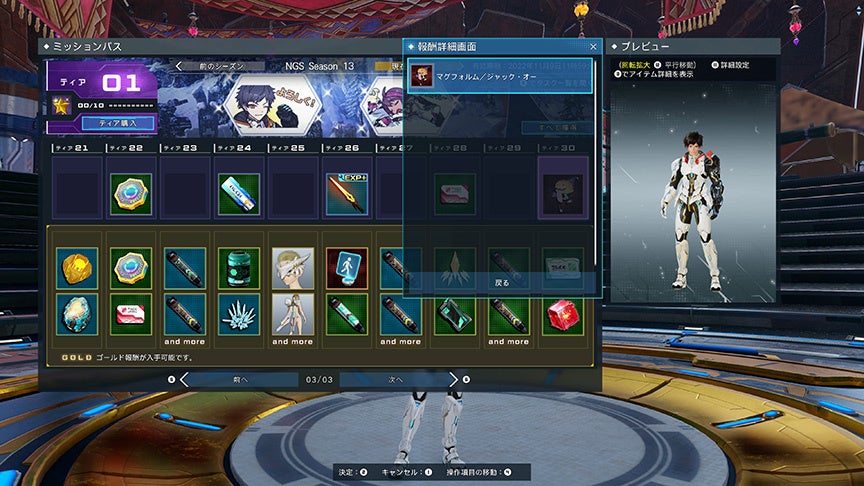This screenshot has height=486, width=864.
Task: Go to previous page with 前へ
Action: (240, 380)
